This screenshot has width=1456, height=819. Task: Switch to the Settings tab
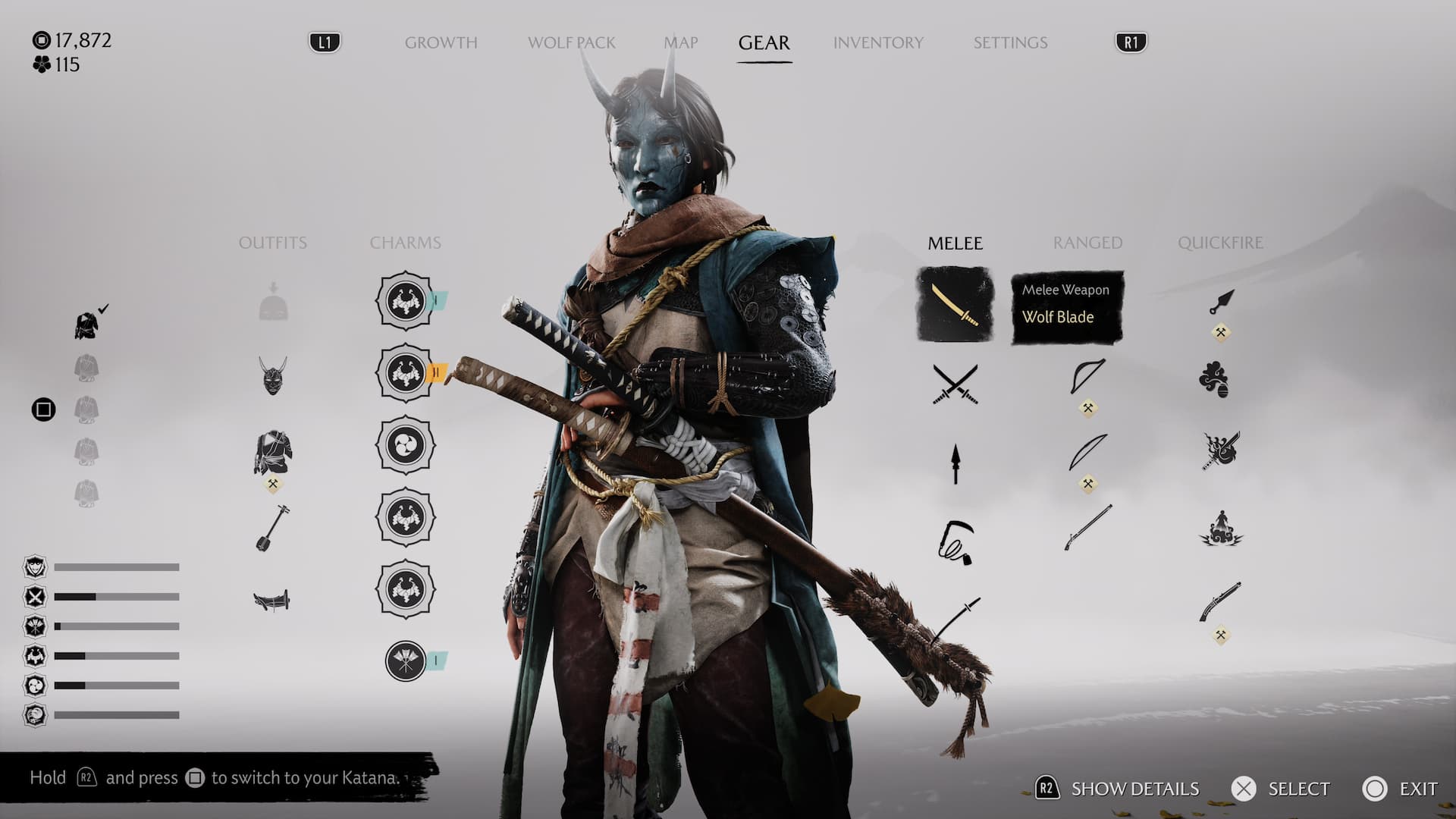(x=1010, y=42)
